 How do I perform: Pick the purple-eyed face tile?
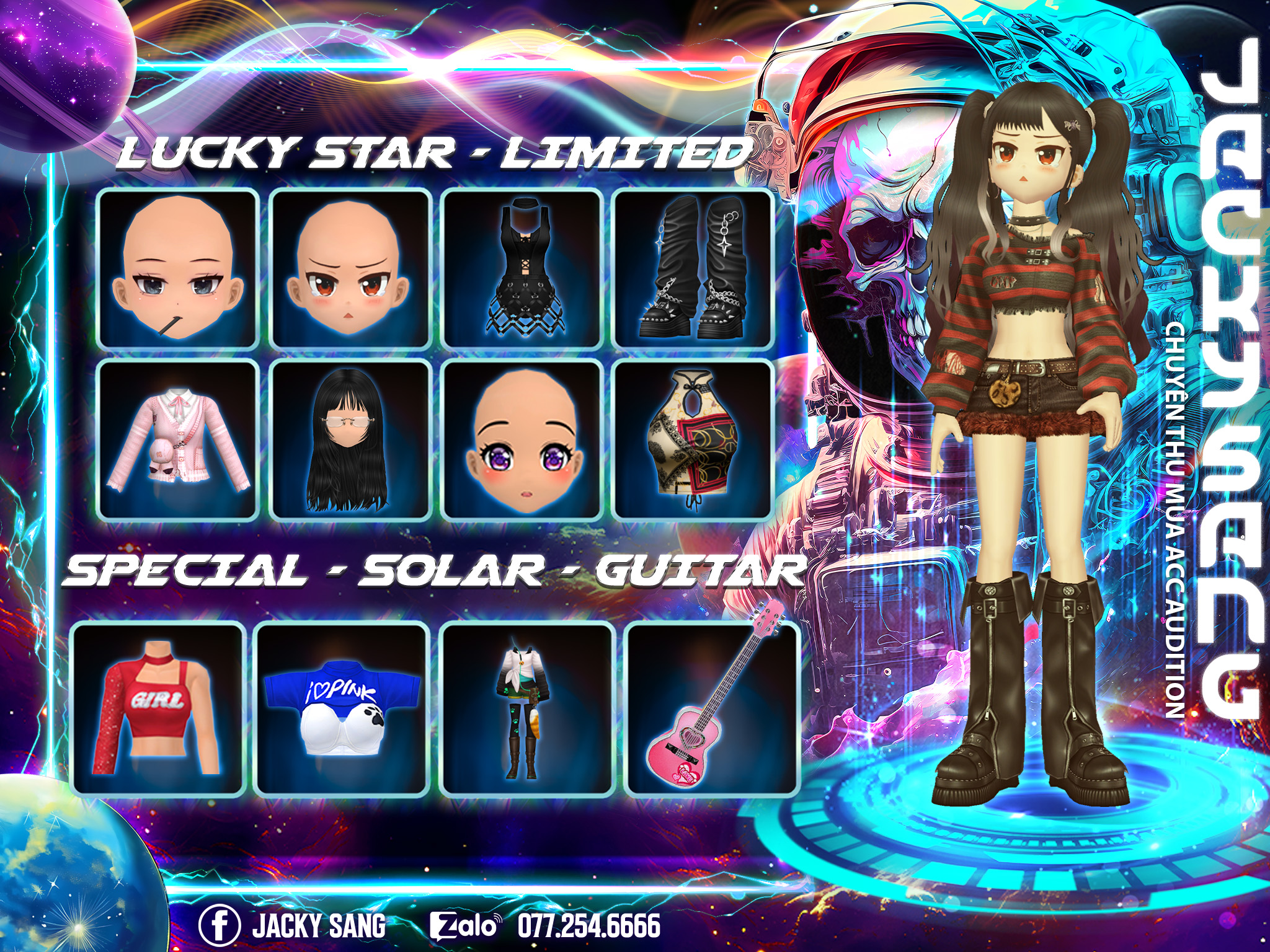pyautogui.click(x=522, y=441)
